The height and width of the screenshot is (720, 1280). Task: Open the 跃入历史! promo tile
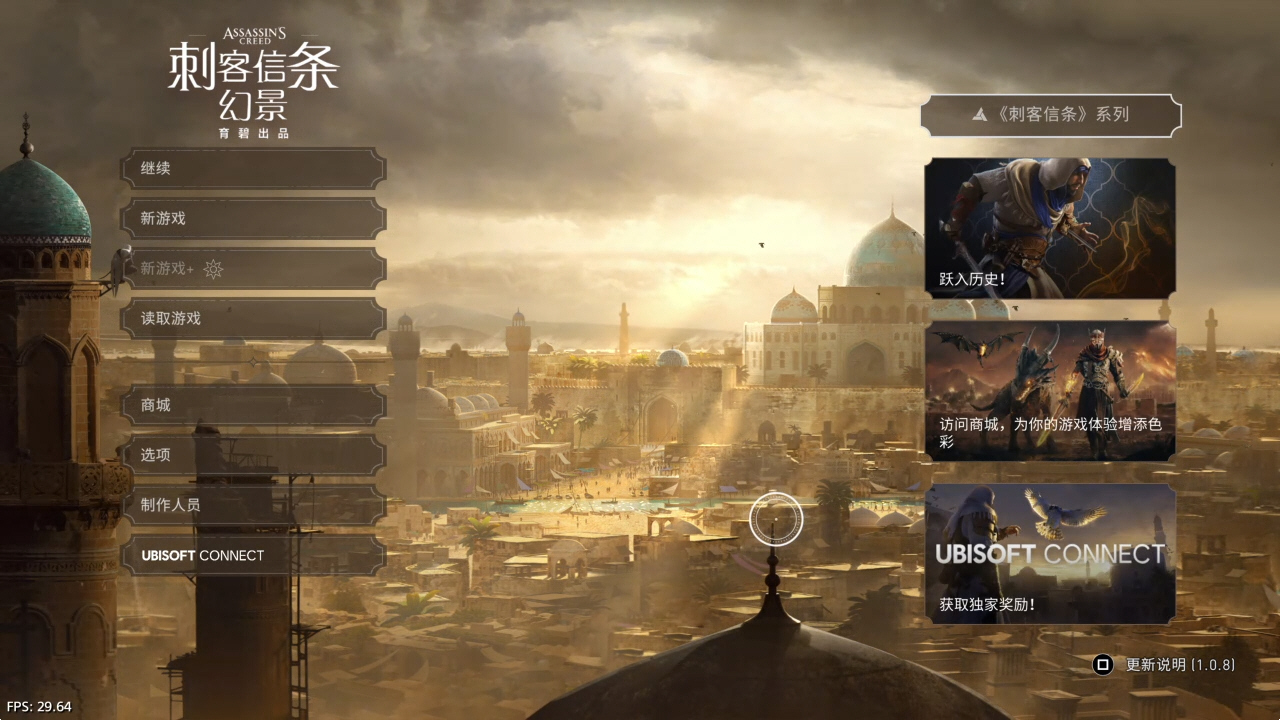tap(1050, 228)
